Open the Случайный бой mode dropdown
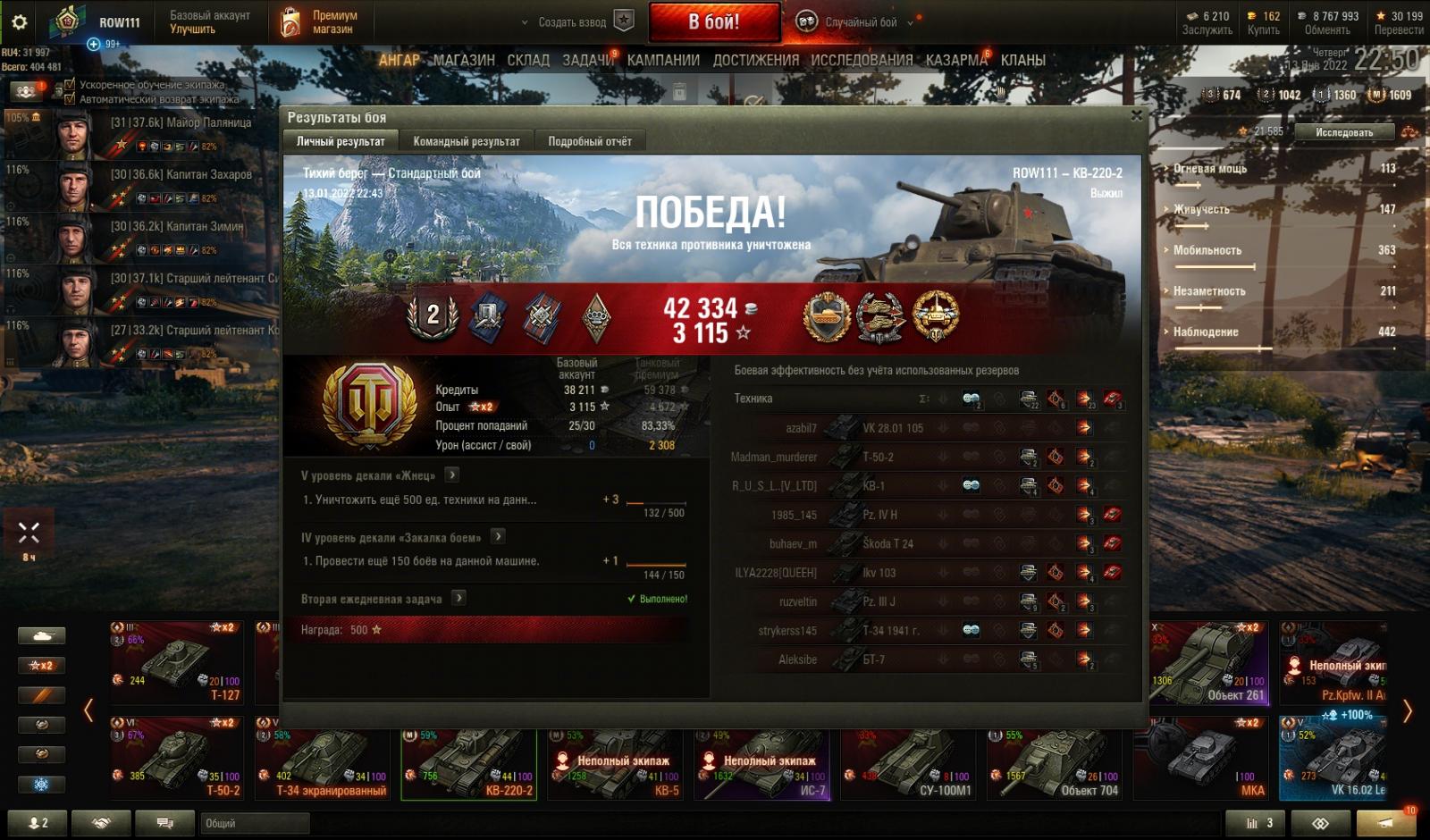 (x=860, y=22)
